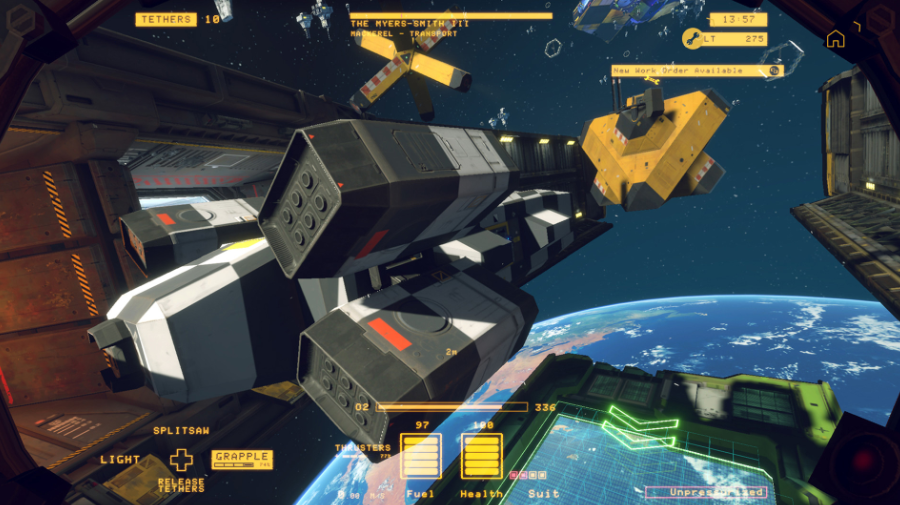900x505 pixels.
Task: Select the Splitsaw tool
Action: 180,431
